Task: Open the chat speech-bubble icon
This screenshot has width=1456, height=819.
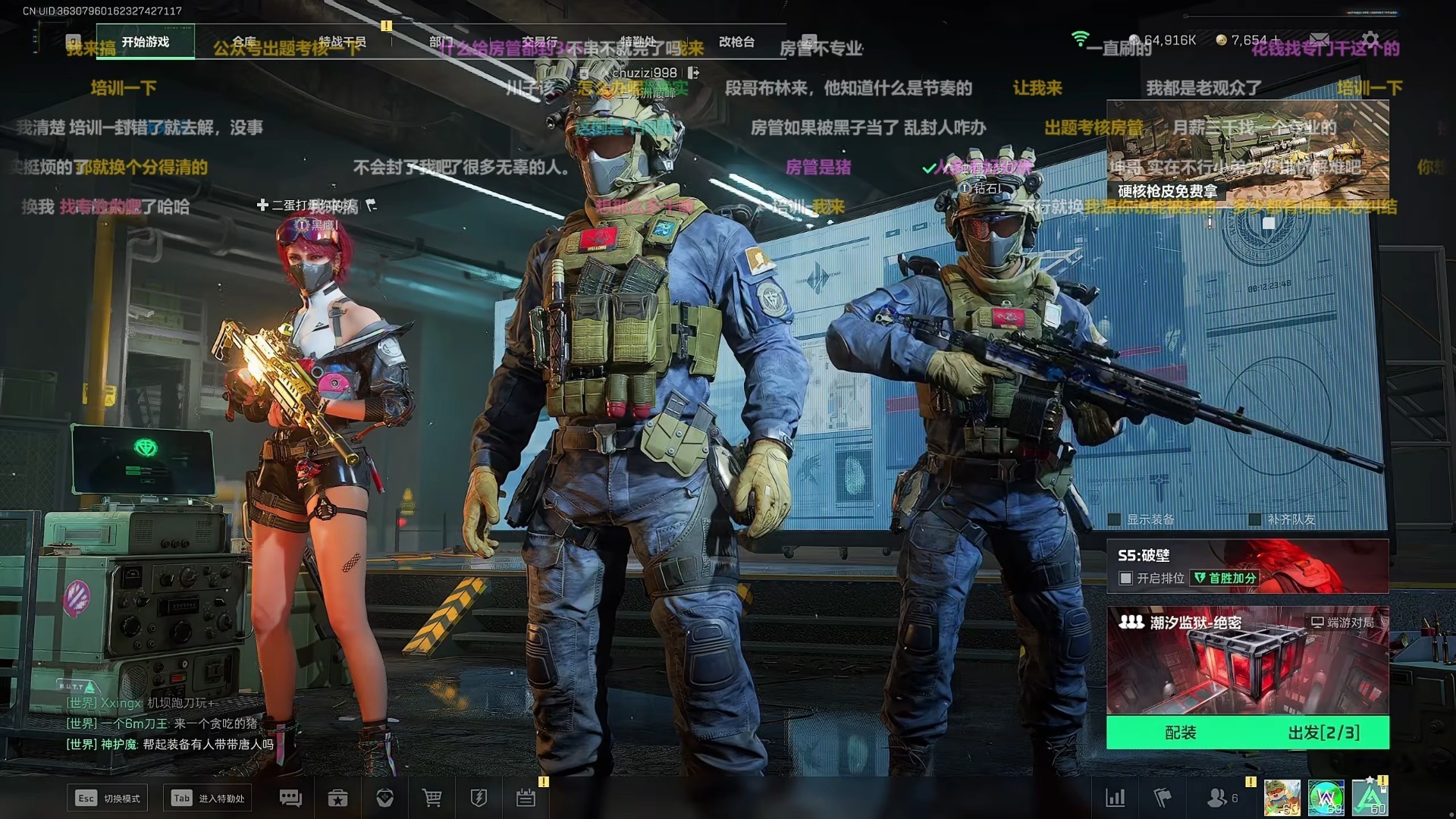Action: [x=290, y=798]
